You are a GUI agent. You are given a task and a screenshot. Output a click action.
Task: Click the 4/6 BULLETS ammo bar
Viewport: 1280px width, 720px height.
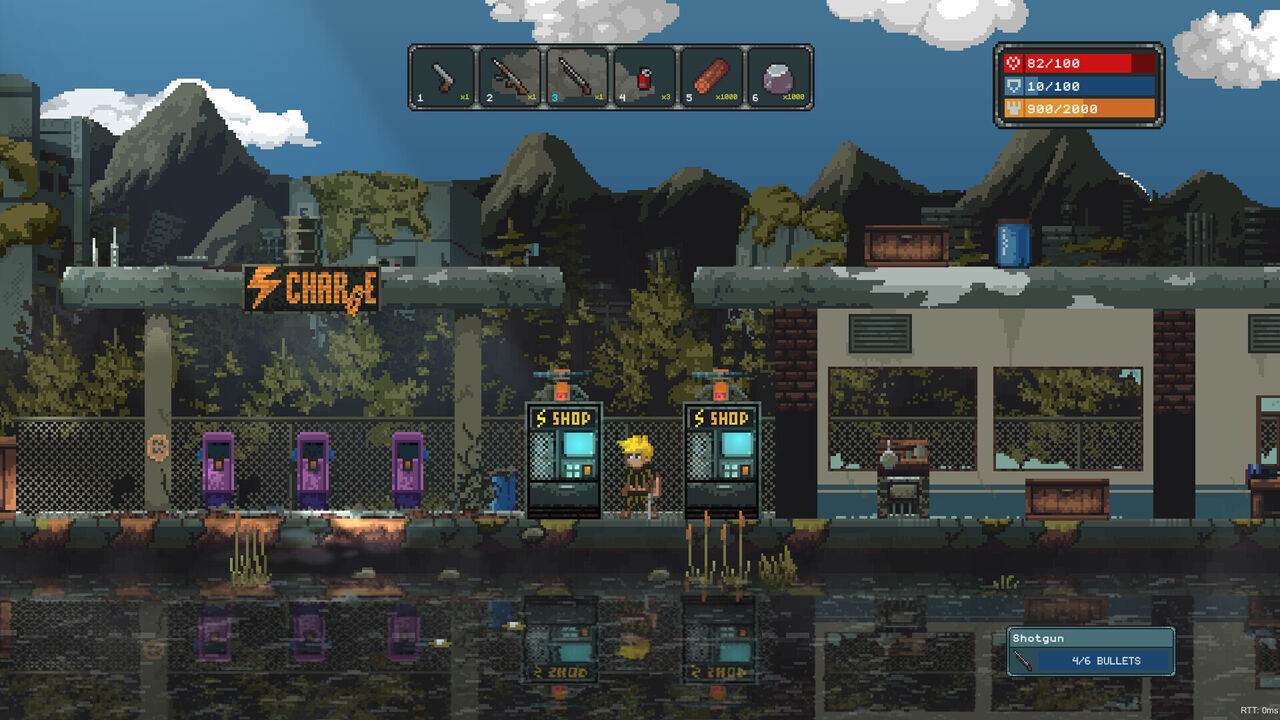click(1105, 660)
